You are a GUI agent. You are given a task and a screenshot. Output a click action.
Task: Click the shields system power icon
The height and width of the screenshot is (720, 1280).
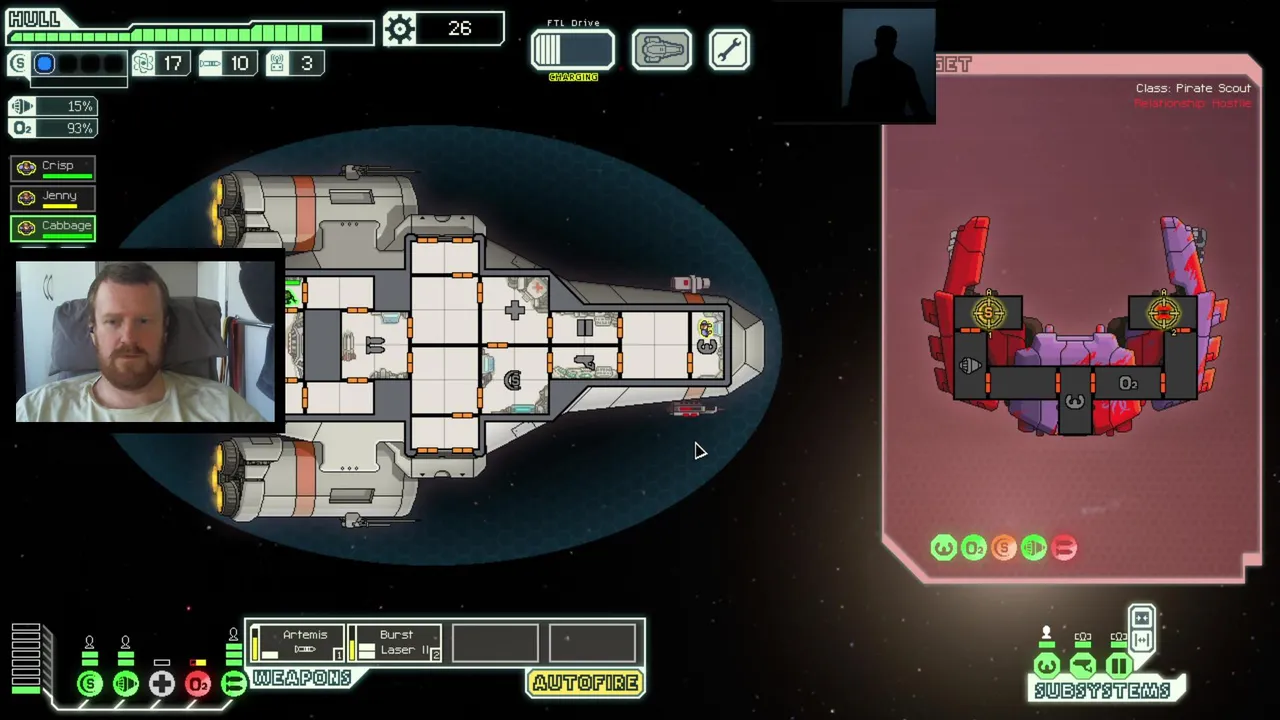tap(90, 684)
